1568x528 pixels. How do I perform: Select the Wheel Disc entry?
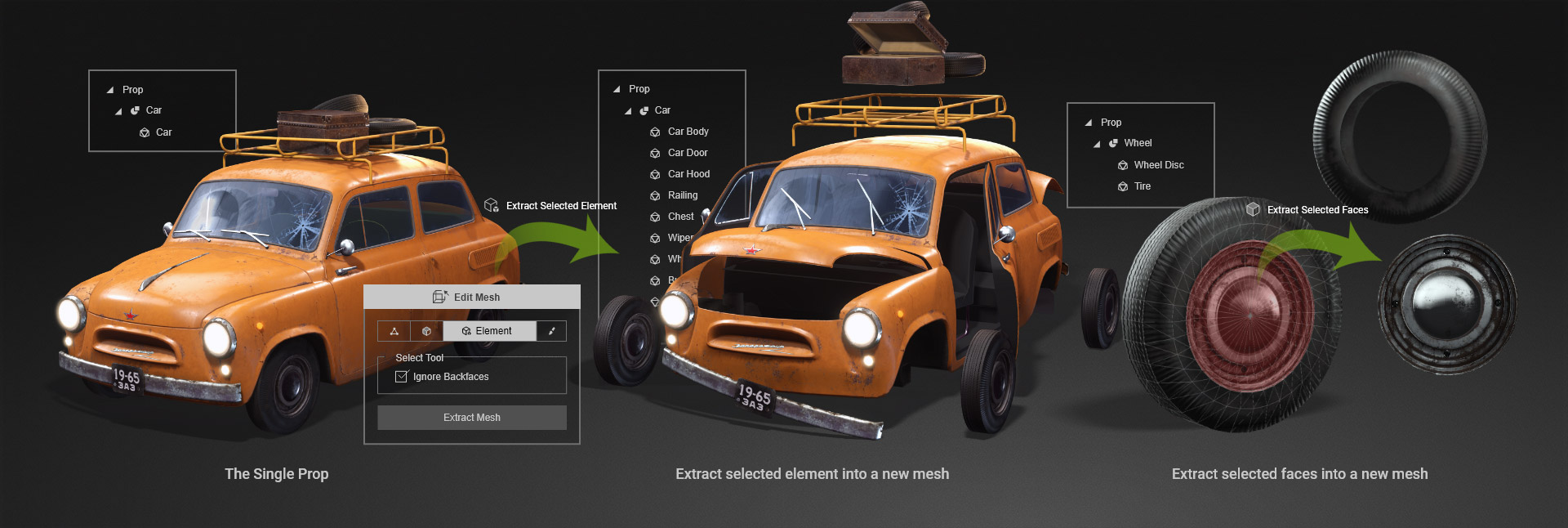(x=1158, y=165)
